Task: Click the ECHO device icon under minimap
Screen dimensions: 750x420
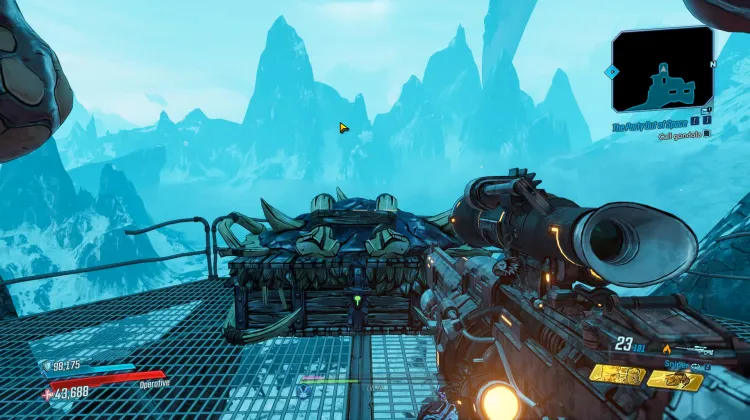Action: coord(706,111)
